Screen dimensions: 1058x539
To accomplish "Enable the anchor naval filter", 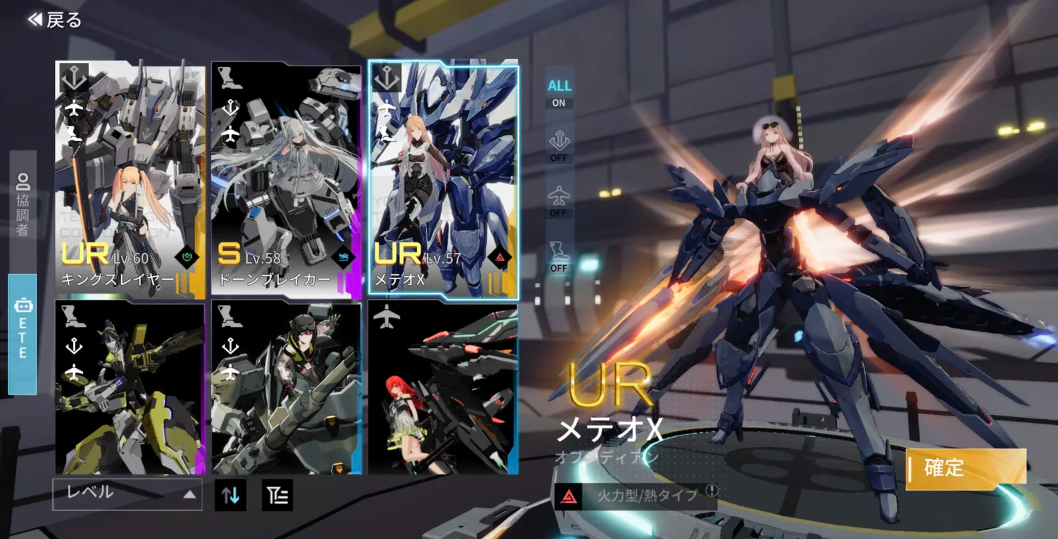I will point(559,146).
